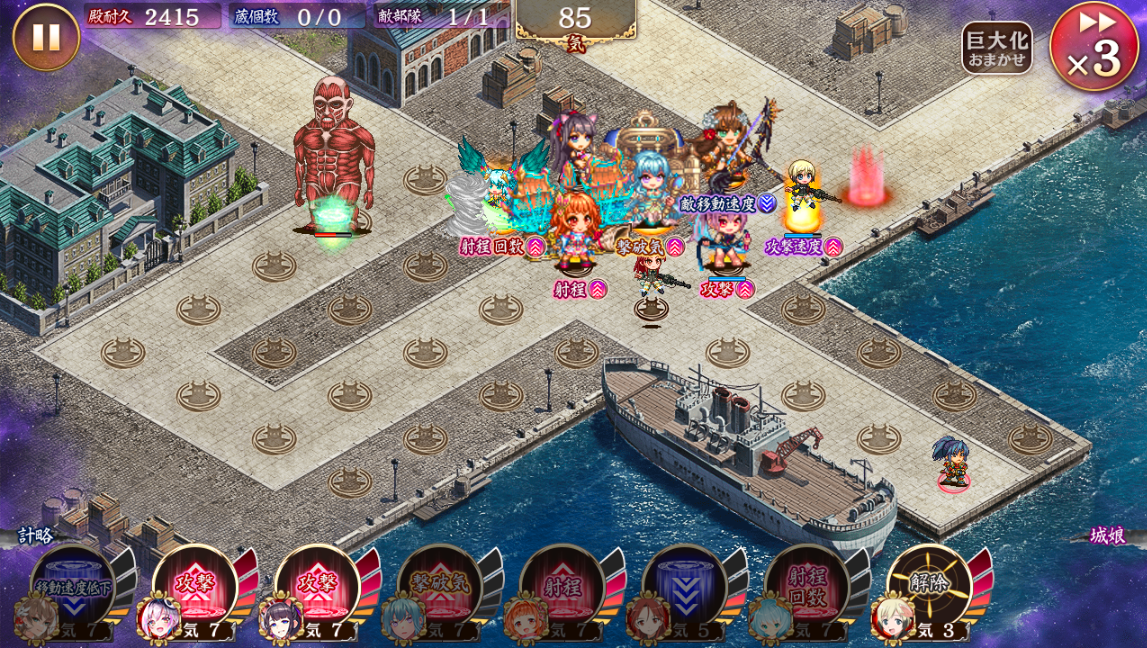Toggle the x3 game speed button
This screenshot has width=1147, height=648.
click(1093, 47)
